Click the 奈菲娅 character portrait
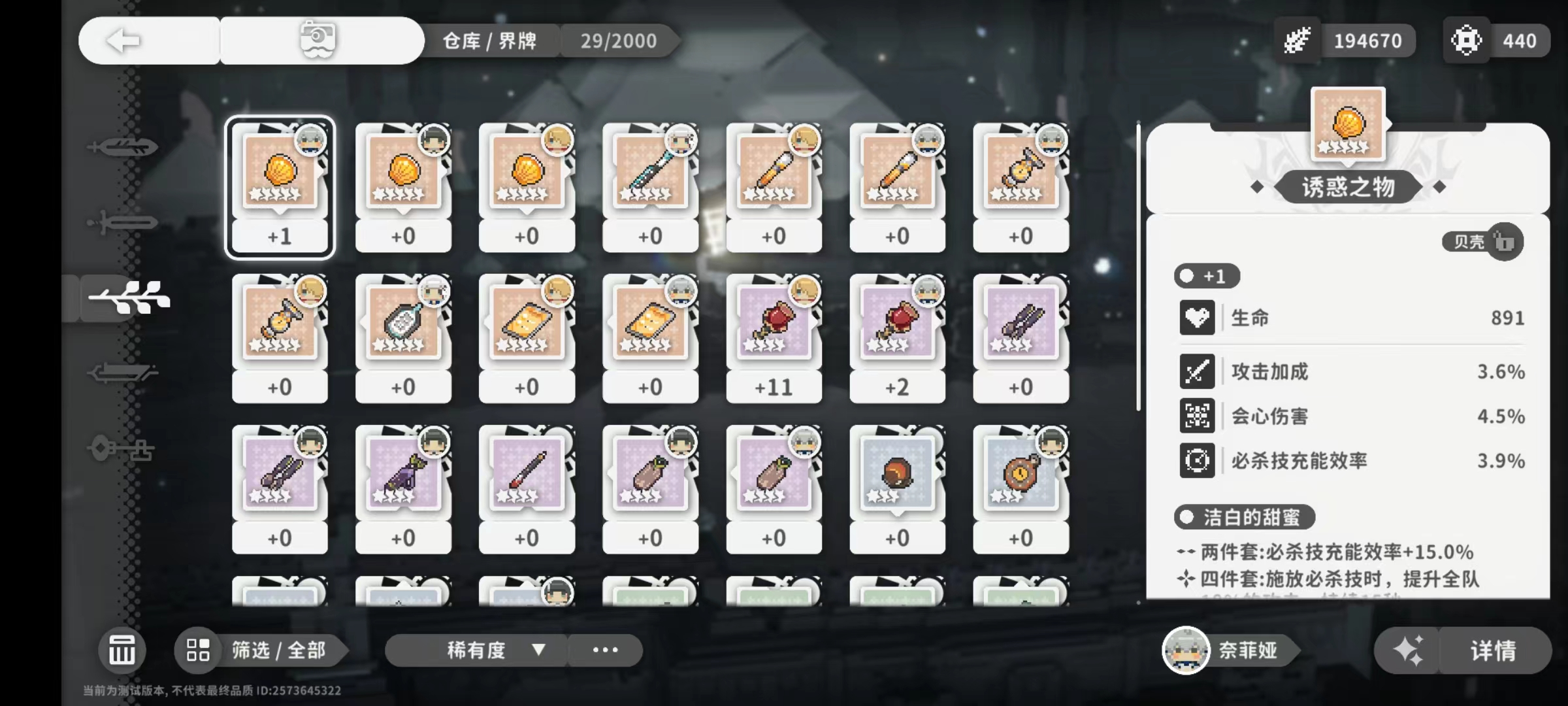This screenshot has width=1568, height=706. click(1186, 650)
